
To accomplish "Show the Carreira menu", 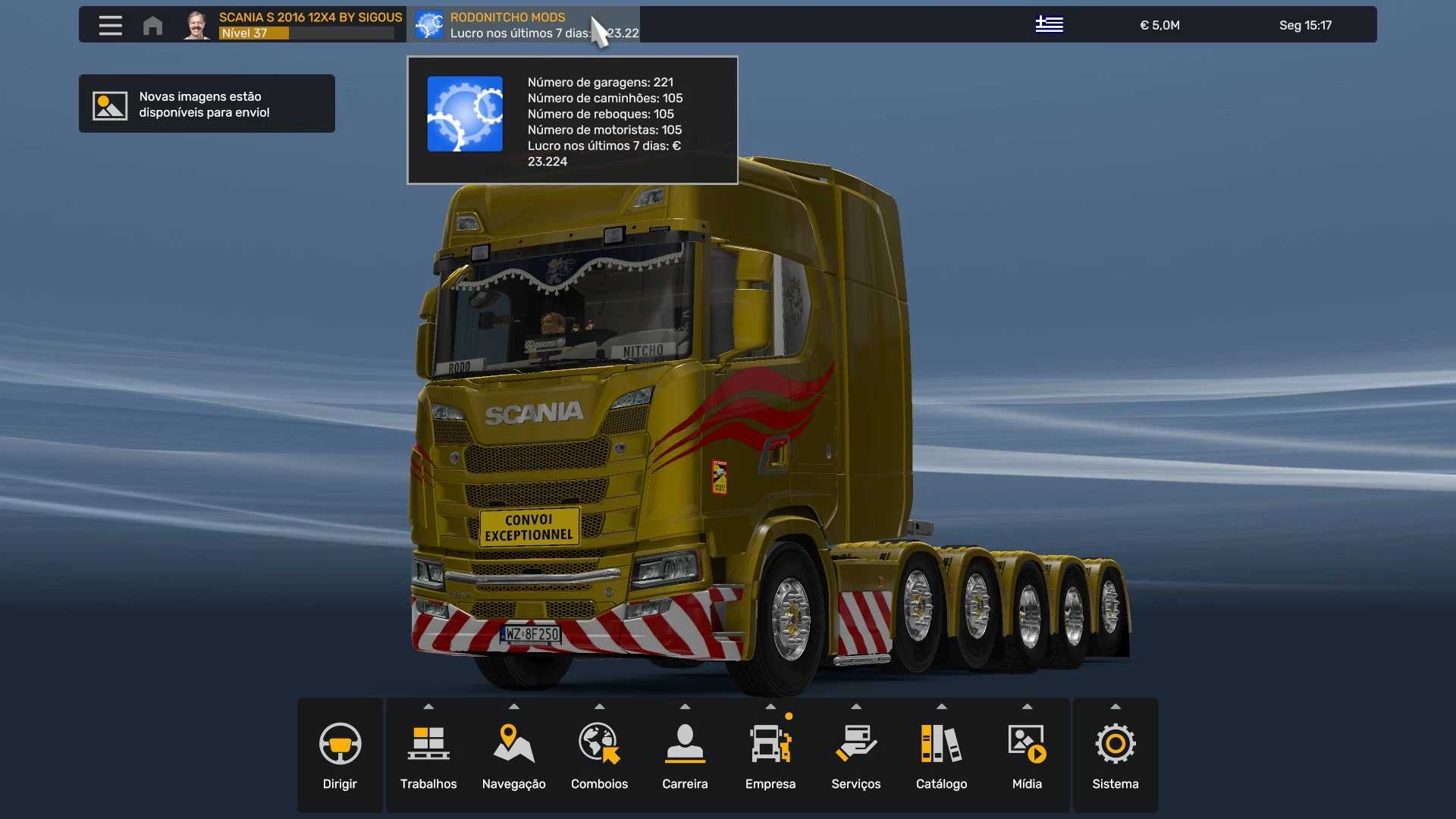I will [x=685, y=755].
